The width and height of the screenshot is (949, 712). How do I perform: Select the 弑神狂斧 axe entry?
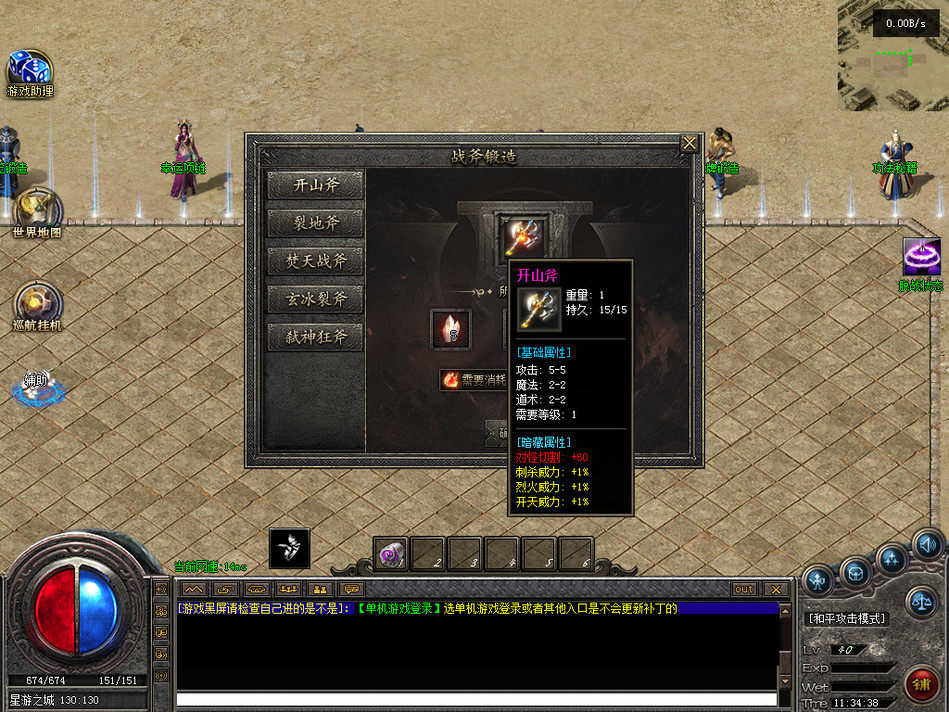point(316,337)
